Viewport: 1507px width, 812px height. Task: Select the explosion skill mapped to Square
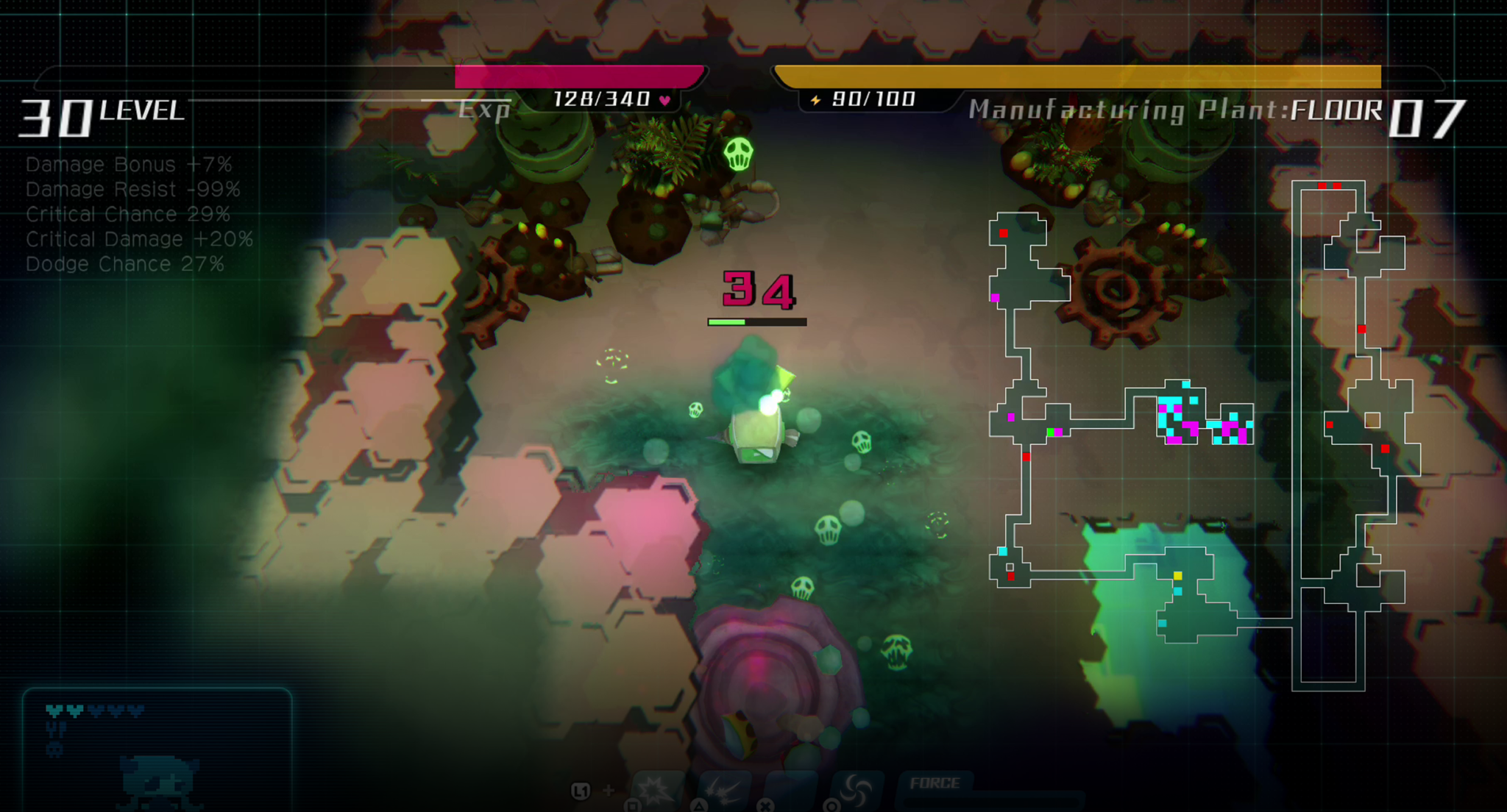coord(659,791)
